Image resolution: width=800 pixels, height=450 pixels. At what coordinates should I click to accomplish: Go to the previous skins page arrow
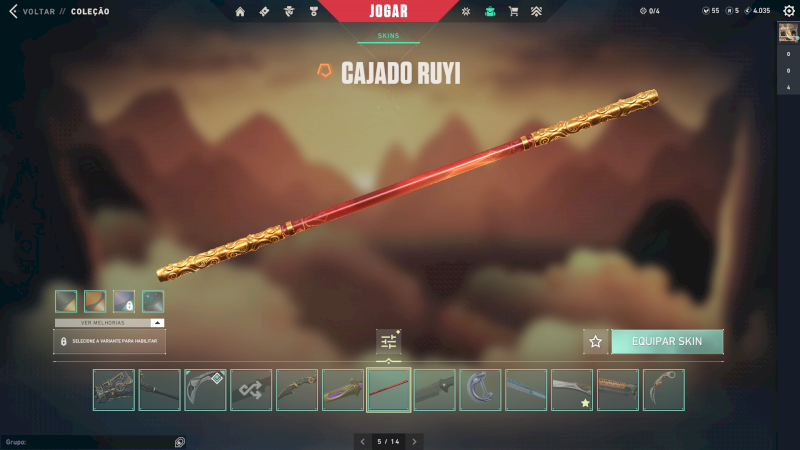(x=363, y=441)
